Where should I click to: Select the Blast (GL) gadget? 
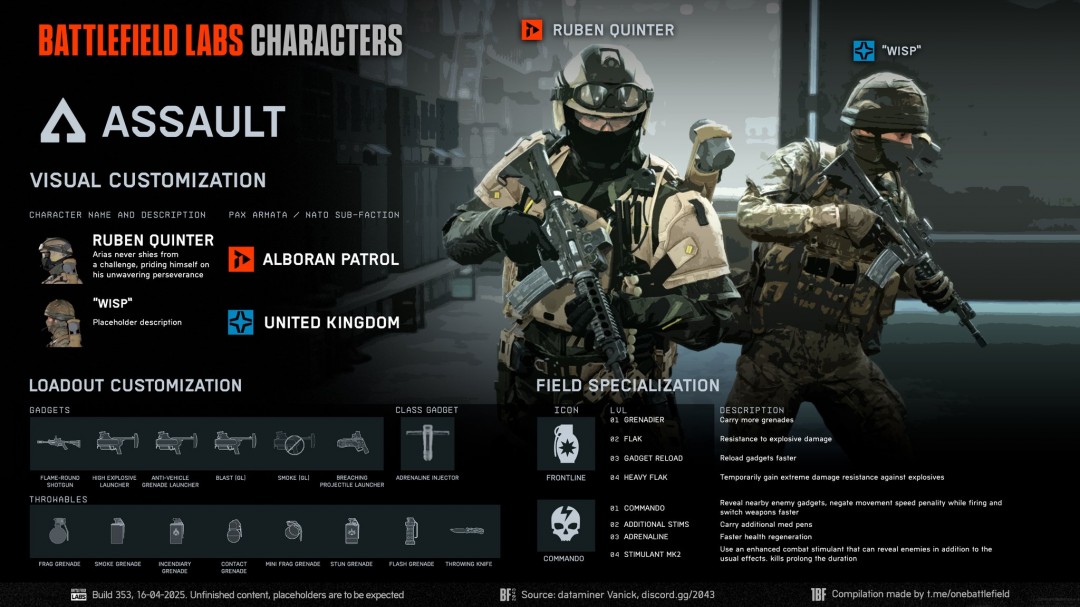click(236, 443)
